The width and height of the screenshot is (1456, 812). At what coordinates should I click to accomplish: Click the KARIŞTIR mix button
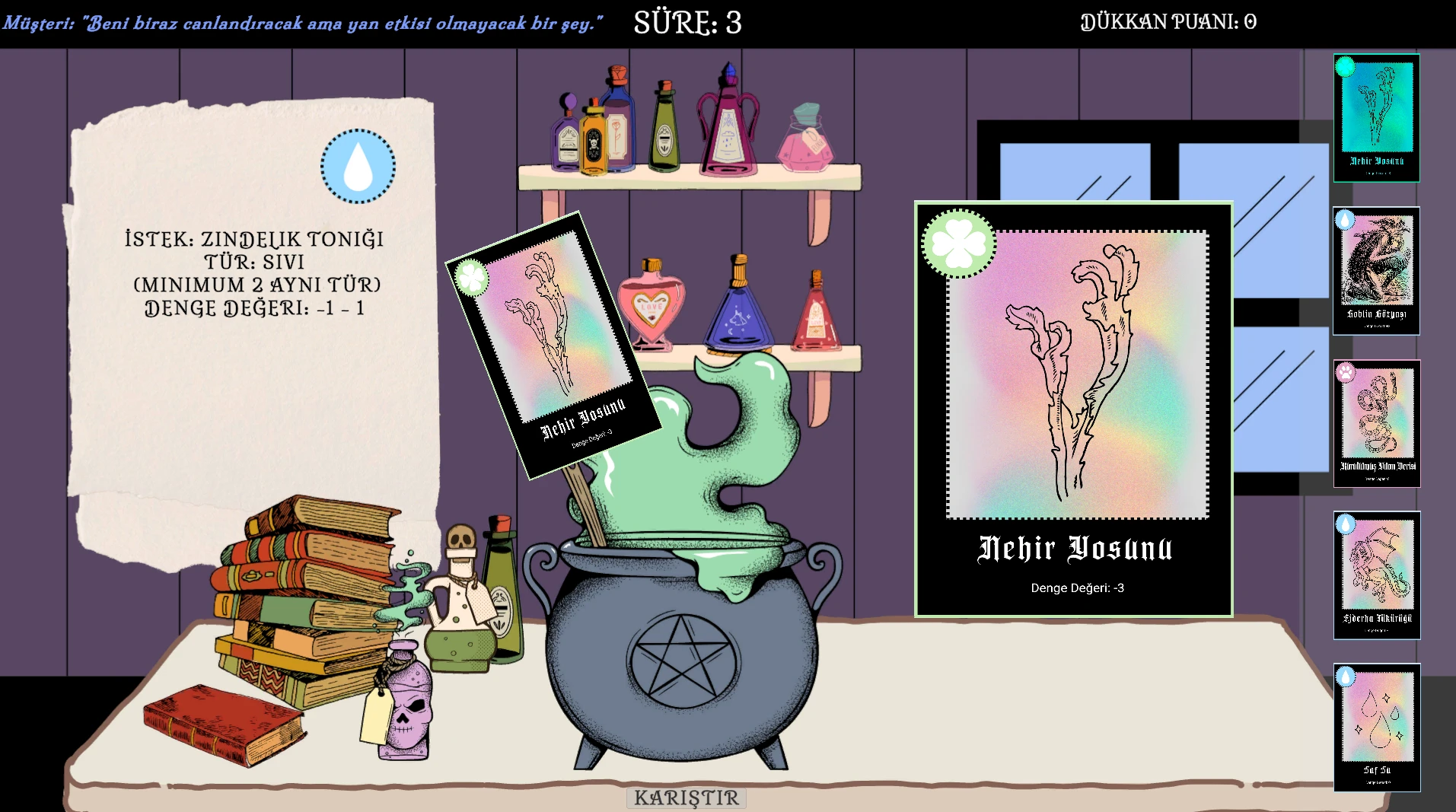coord(686,798)
